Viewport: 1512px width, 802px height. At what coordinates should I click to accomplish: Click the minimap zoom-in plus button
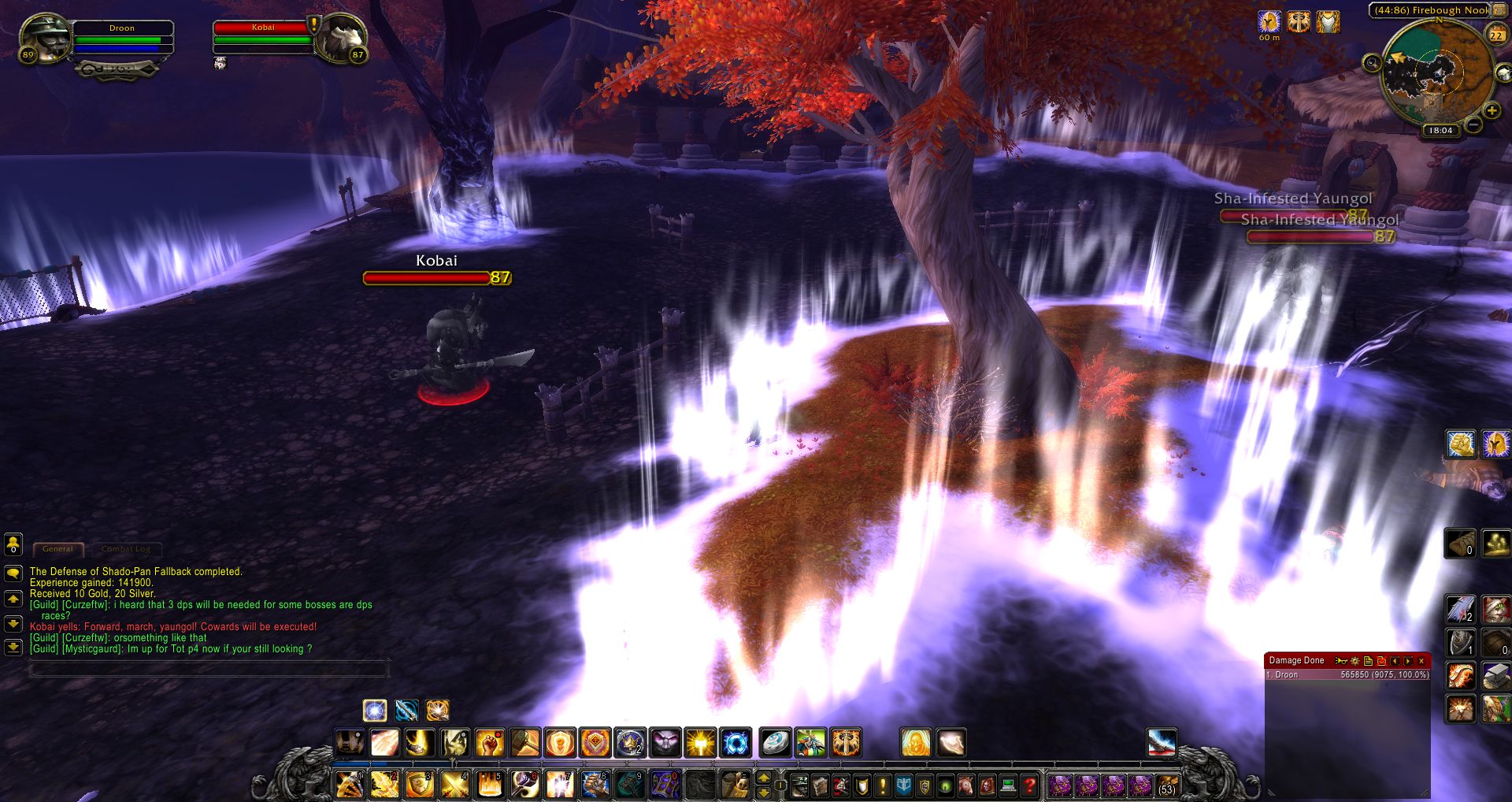point(1491,111)
